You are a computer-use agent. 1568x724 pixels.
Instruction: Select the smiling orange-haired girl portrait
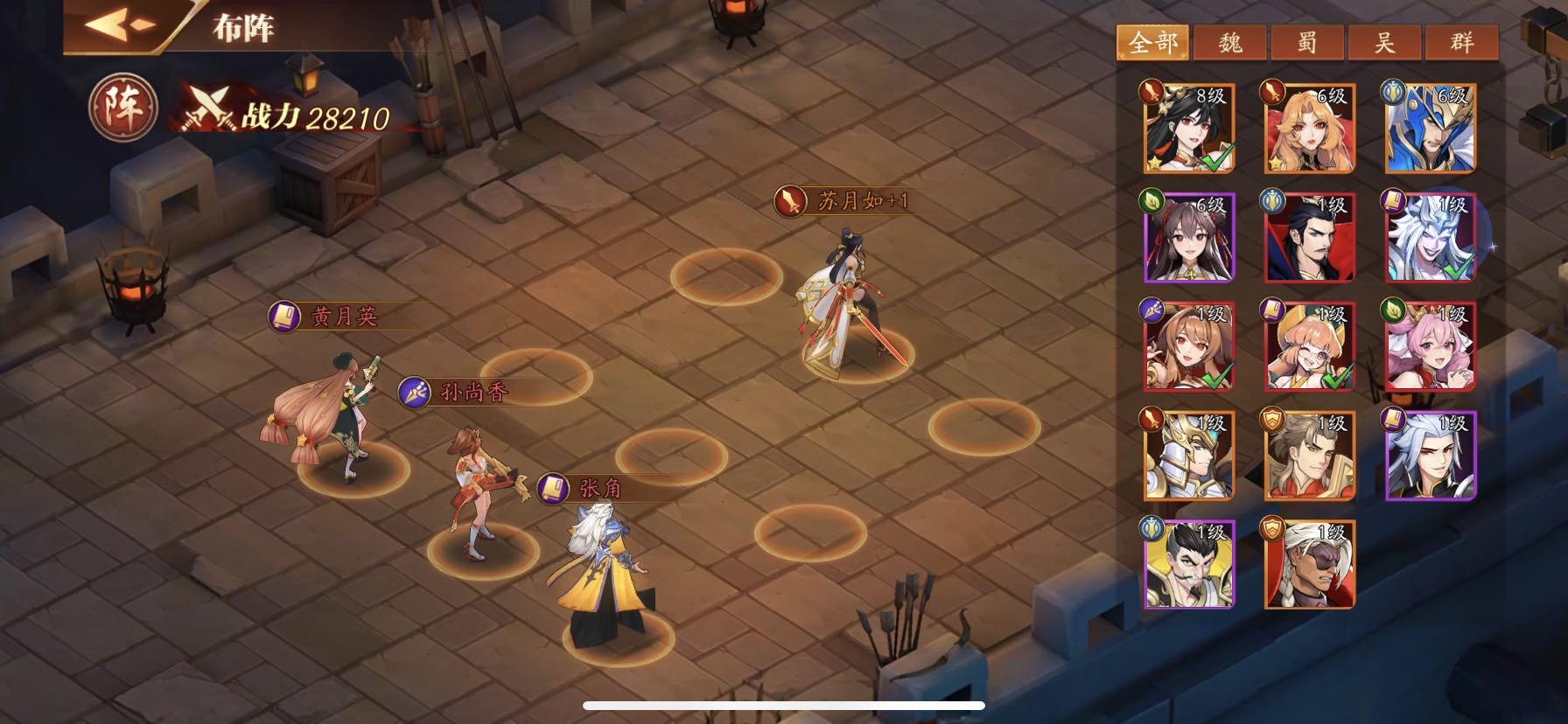[1310, 347]
